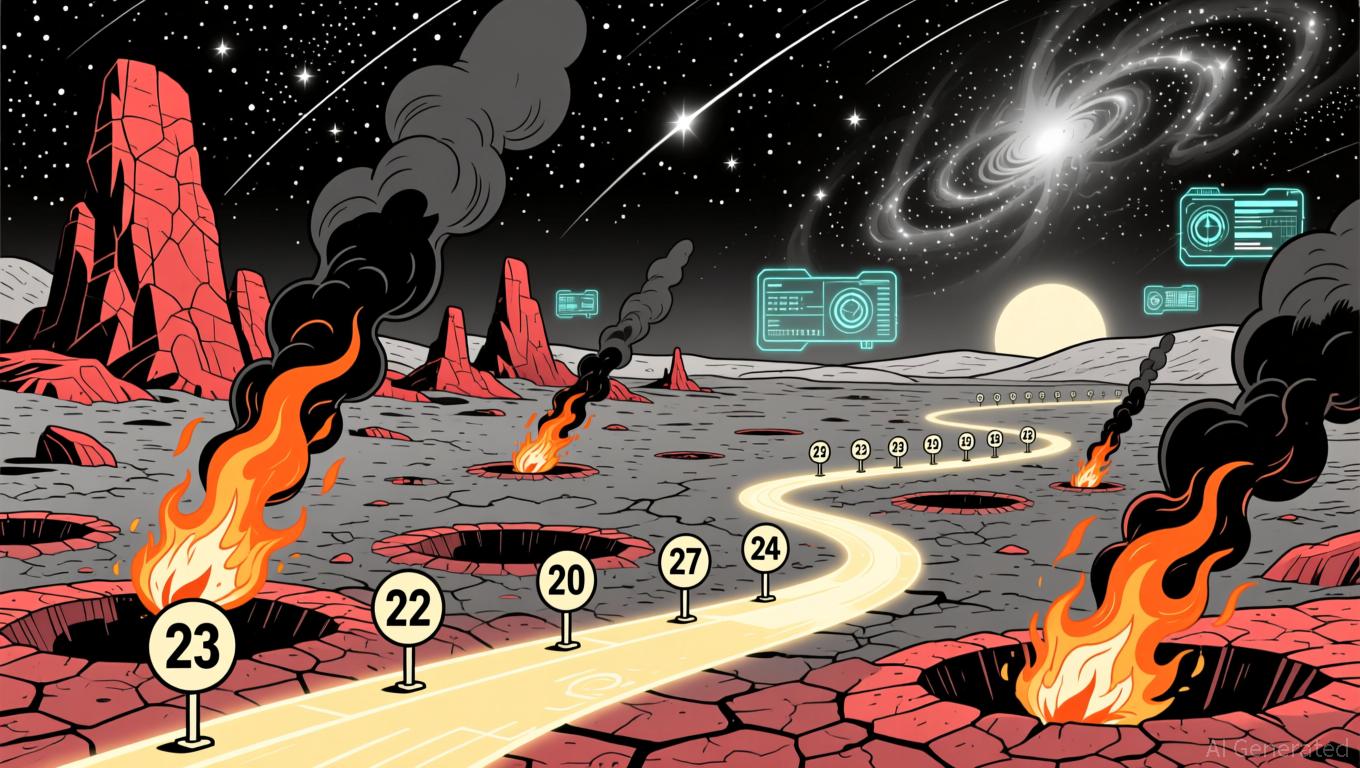The height and width of the screenshot is (768, 1360).
Task: Choose the largest level 23 node
Action: click(x=190, y=645)
